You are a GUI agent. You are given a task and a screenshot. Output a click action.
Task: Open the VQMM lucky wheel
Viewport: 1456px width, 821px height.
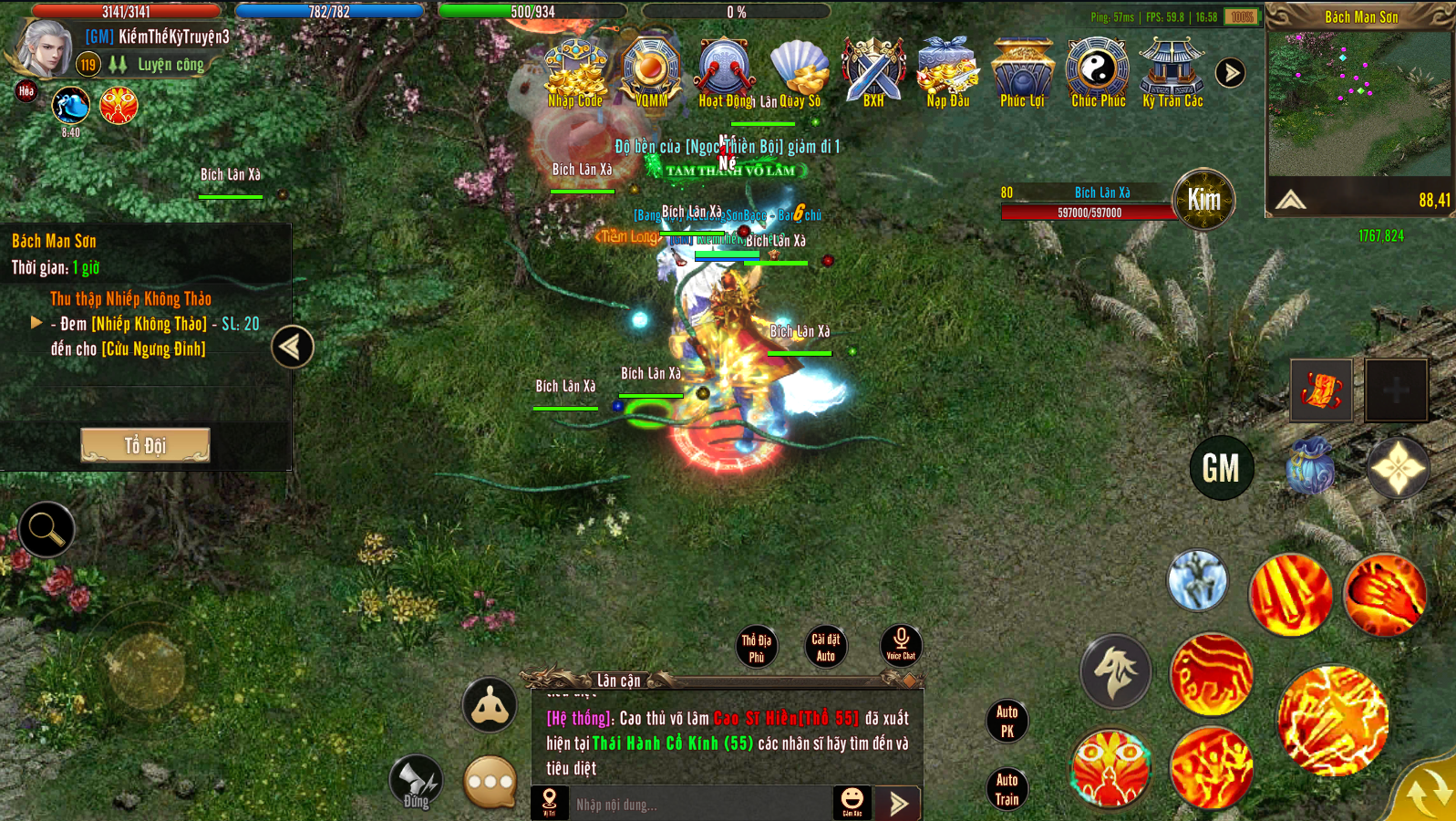[651, 73]
